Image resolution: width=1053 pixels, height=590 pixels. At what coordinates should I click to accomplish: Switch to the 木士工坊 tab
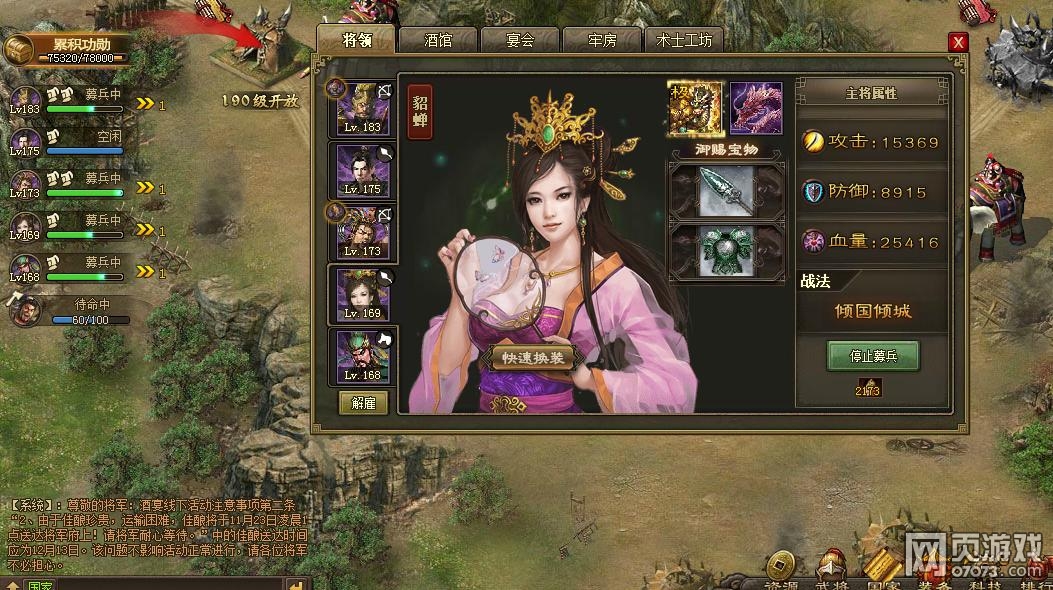tap(684, 41)
